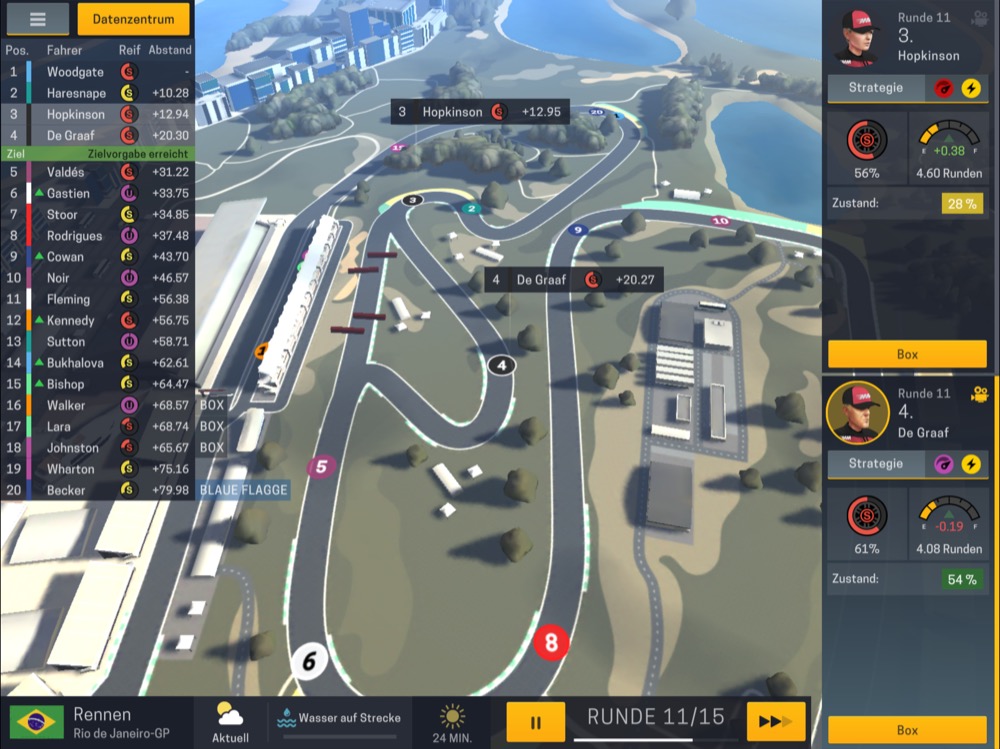Screen dimensions: 1000x749
Task: Select Becker row with blue flag
Action: tap(98, 490)
